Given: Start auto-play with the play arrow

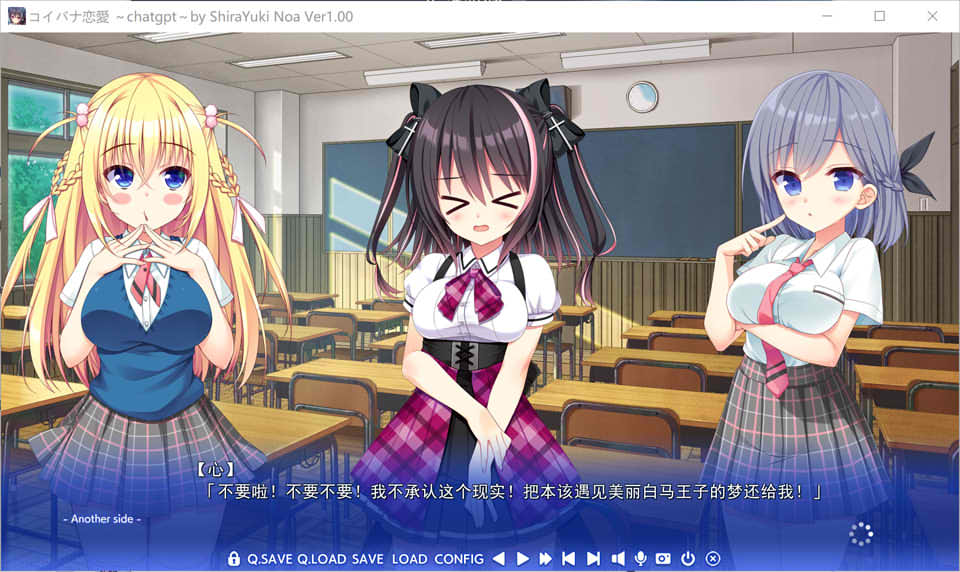Looking at the screenshot, I should point(522,559).
